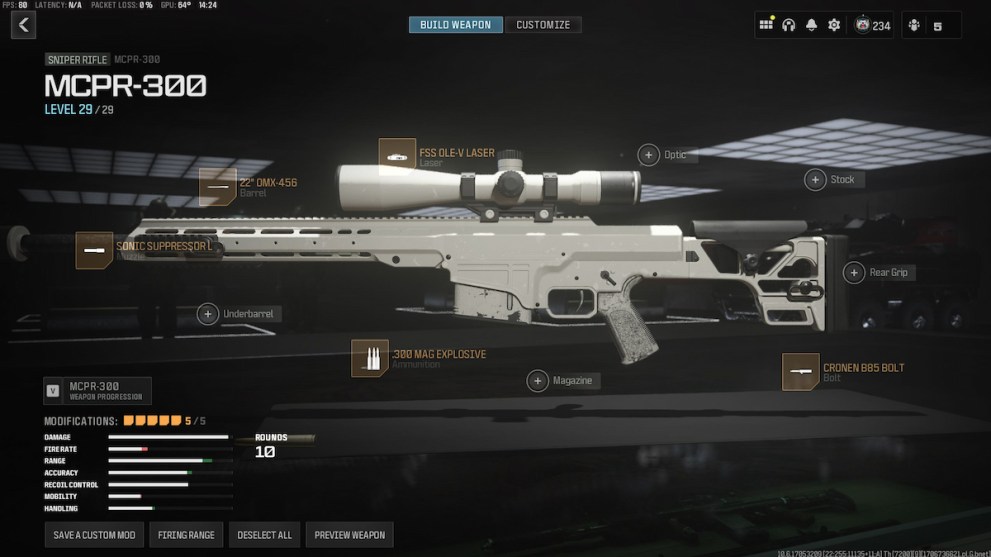This screenshot has width=991, height=557.
Task: Click Save a Custom Mod
Action: click(x=95, y=535)
